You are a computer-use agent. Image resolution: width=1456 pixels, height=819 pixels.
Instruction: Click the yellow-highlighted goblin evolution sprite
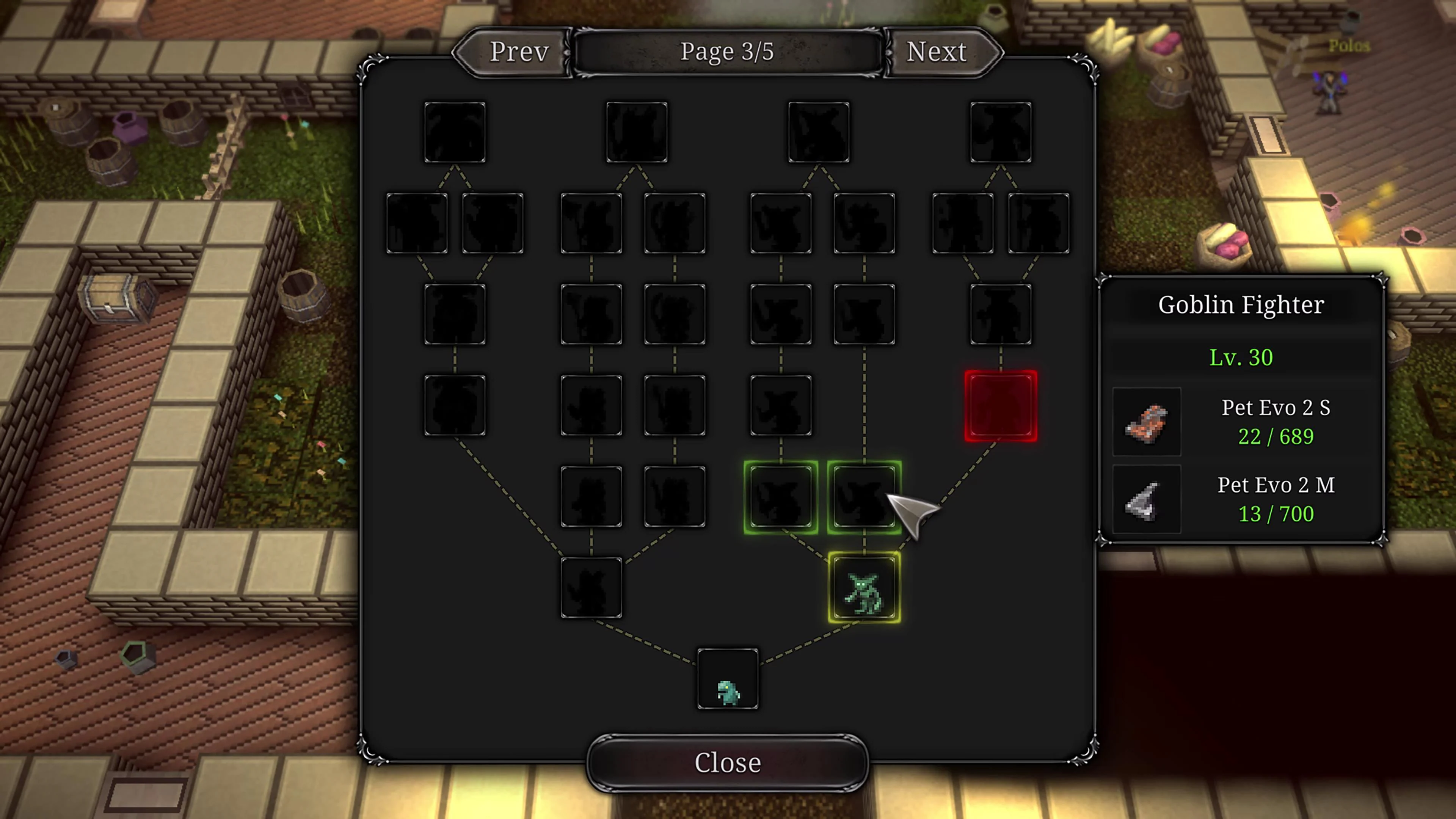[865, 588]
